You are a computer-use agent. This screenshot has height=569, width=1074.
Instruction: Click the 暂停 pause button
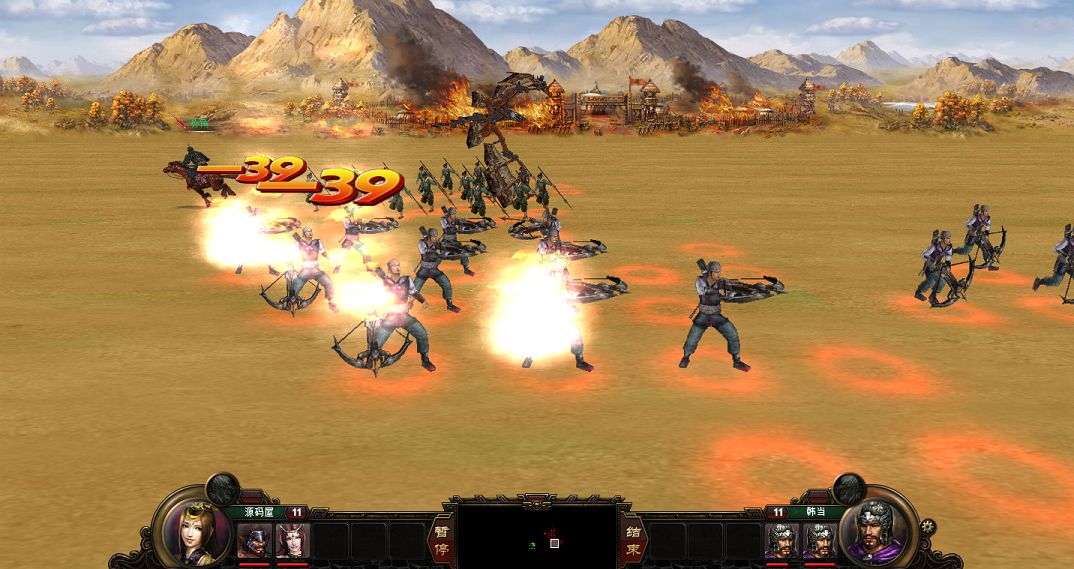439,539
